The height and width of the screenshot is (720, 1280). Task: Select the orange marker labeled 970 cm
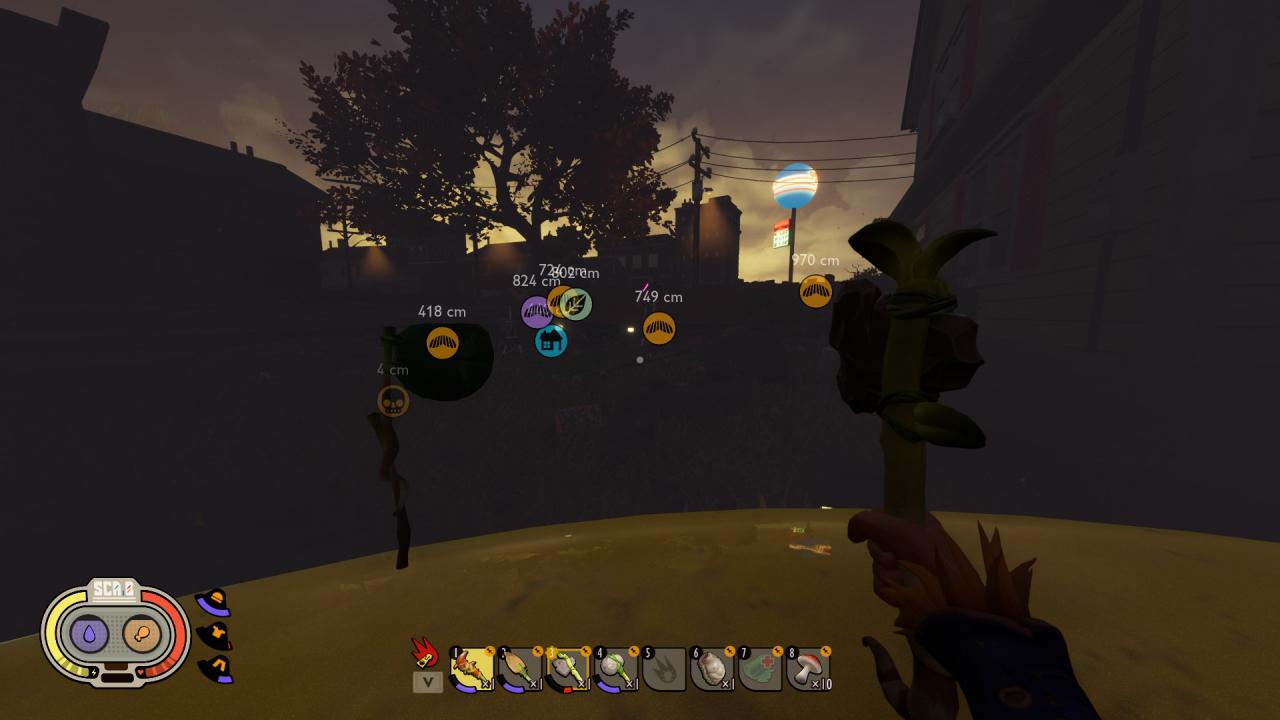(816, 291)
